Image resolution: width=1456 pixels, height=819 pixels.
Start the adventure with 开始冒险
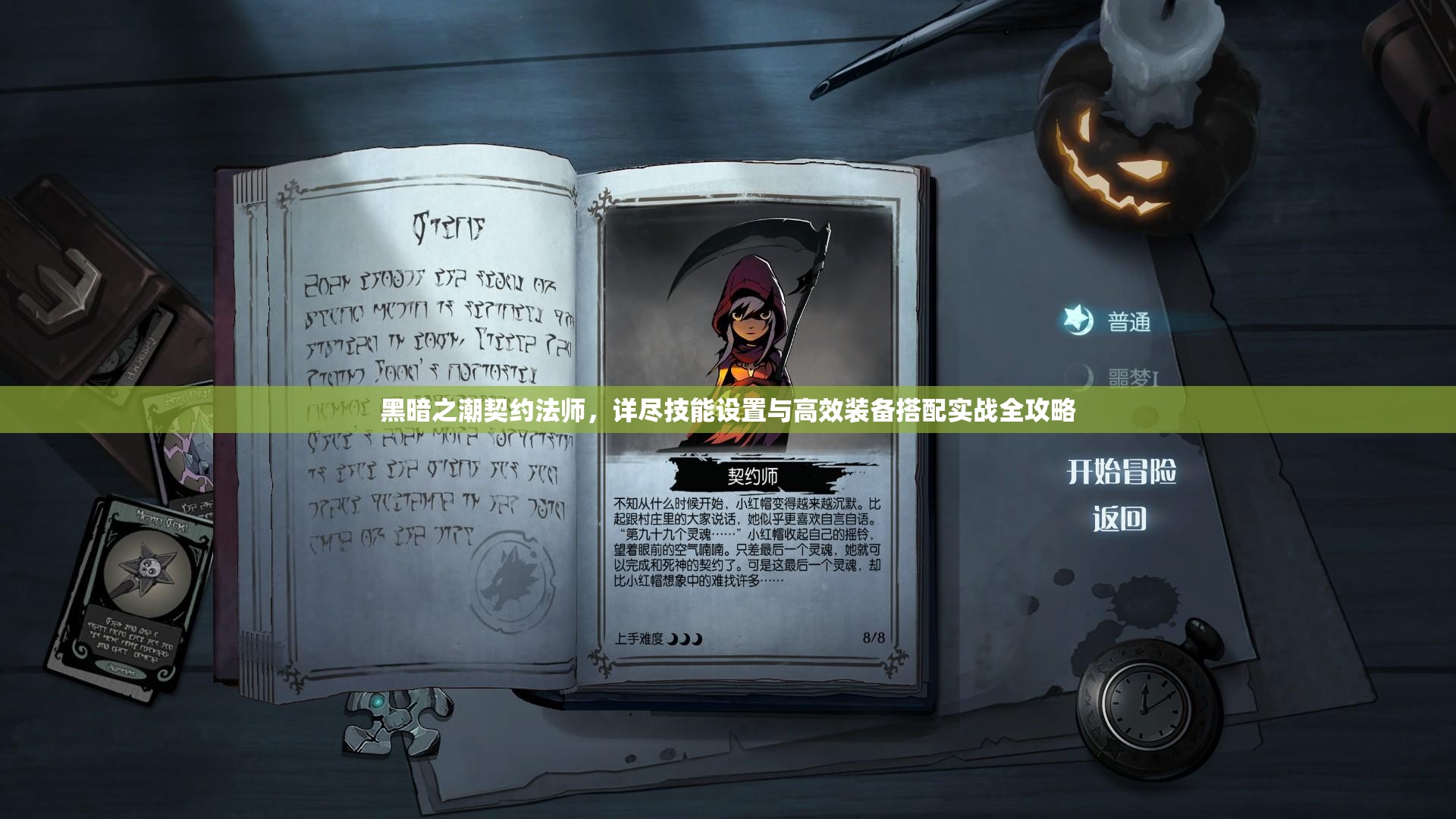click(x=1121, y=472)
